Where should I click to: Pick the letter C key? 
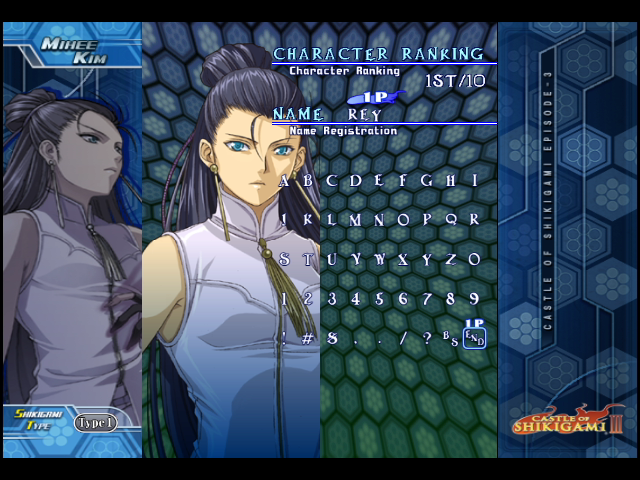[x=332, y=181]
